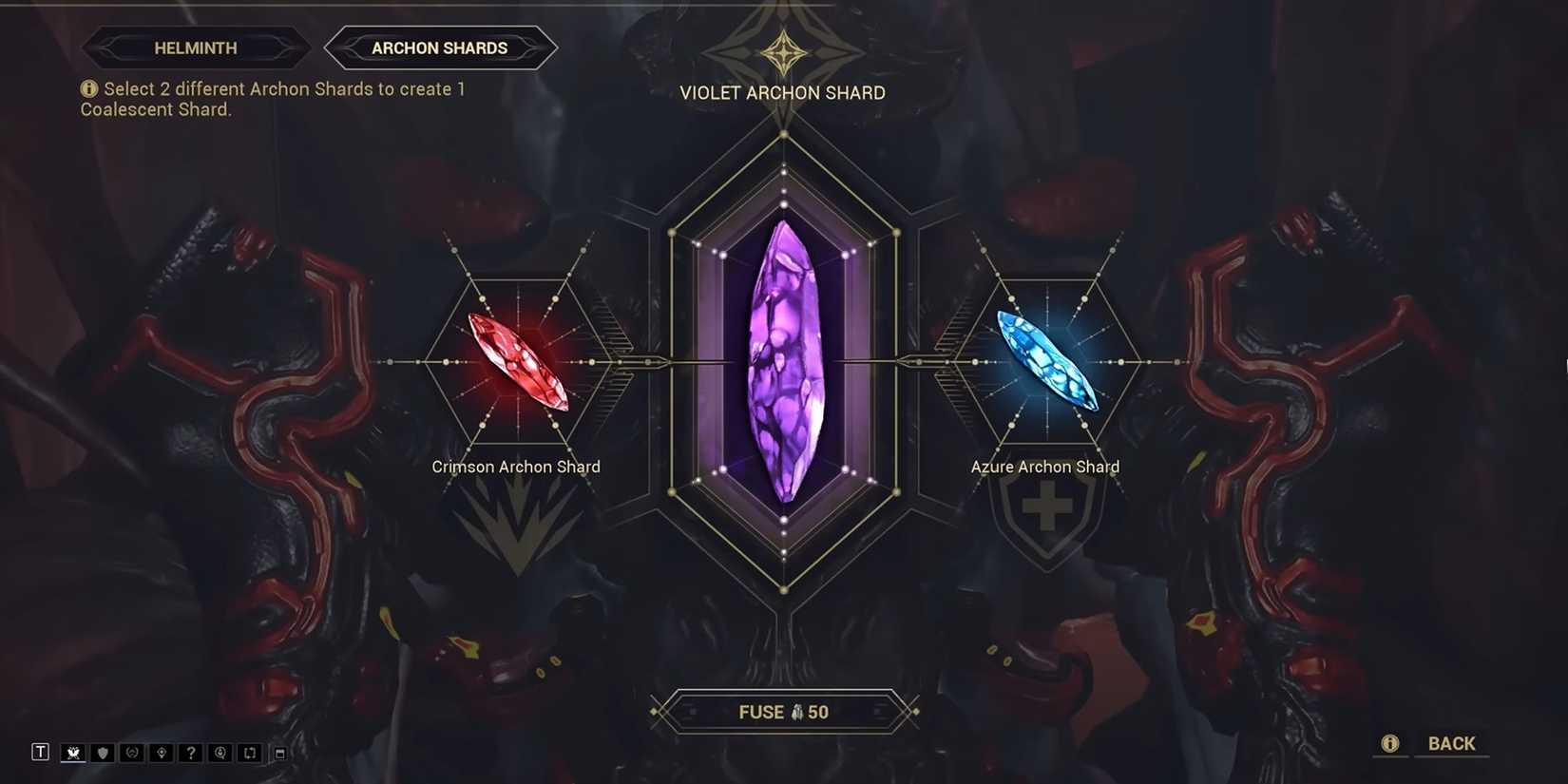Click the info icon beside Back
This screenshot has width=1568, height=784.
tap(1390, 744)
